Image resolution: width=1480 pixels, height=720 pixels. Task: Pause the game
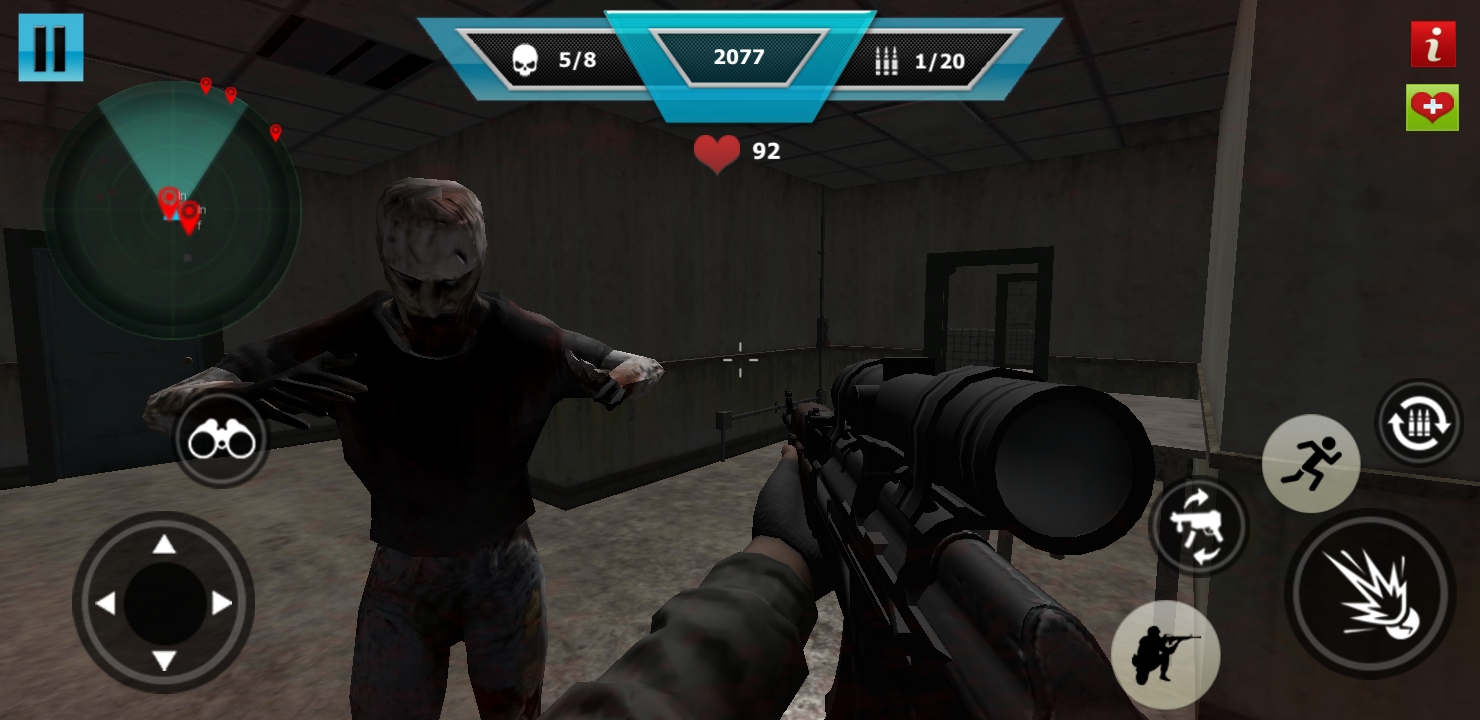click(x=50, y=47)
